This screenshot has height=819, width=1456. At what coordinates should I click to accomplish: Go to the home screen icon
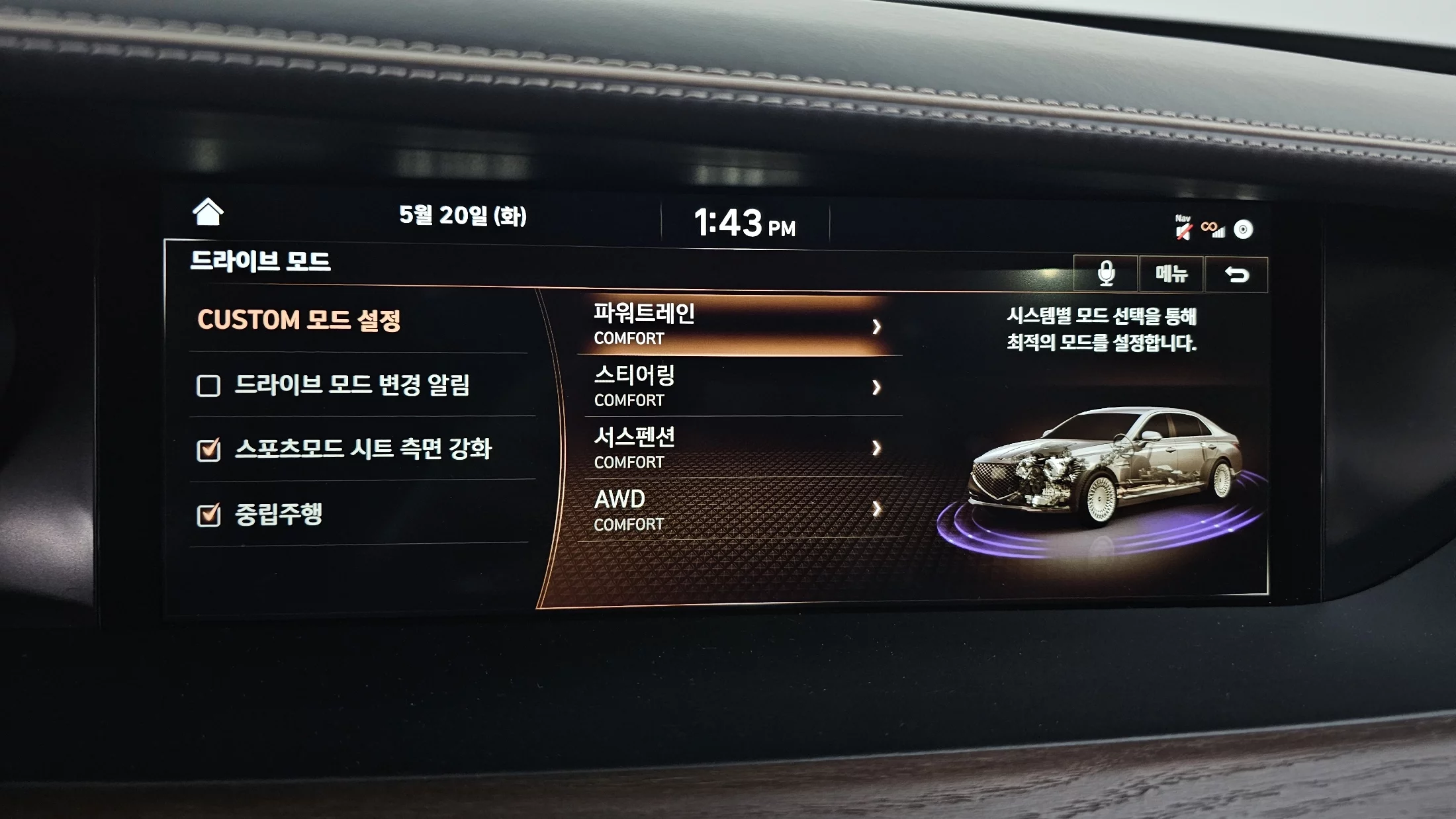[208, 212]
